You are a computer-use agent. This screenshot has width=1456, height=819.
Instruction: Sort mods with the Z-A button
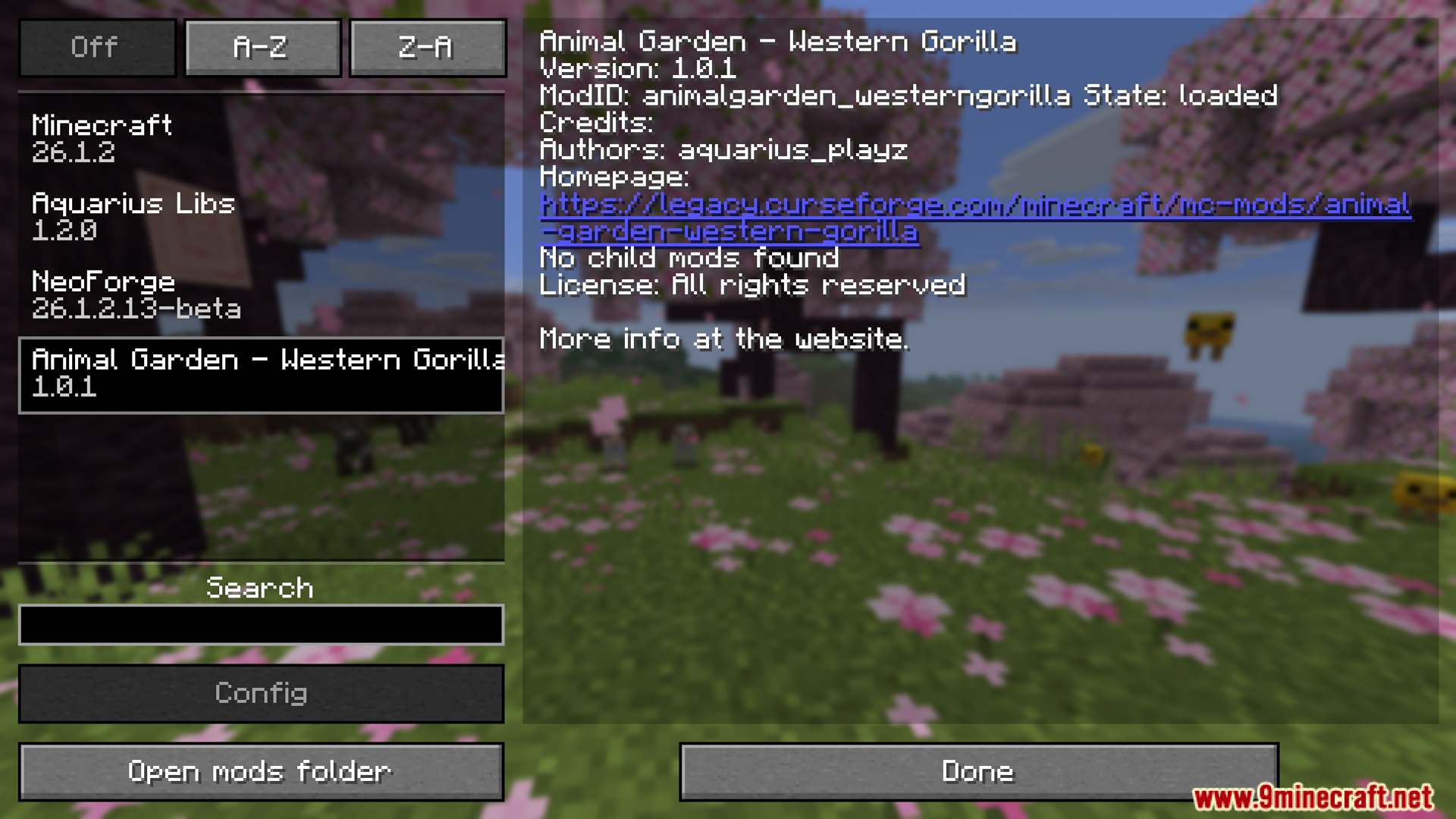(x=427, y=47)
